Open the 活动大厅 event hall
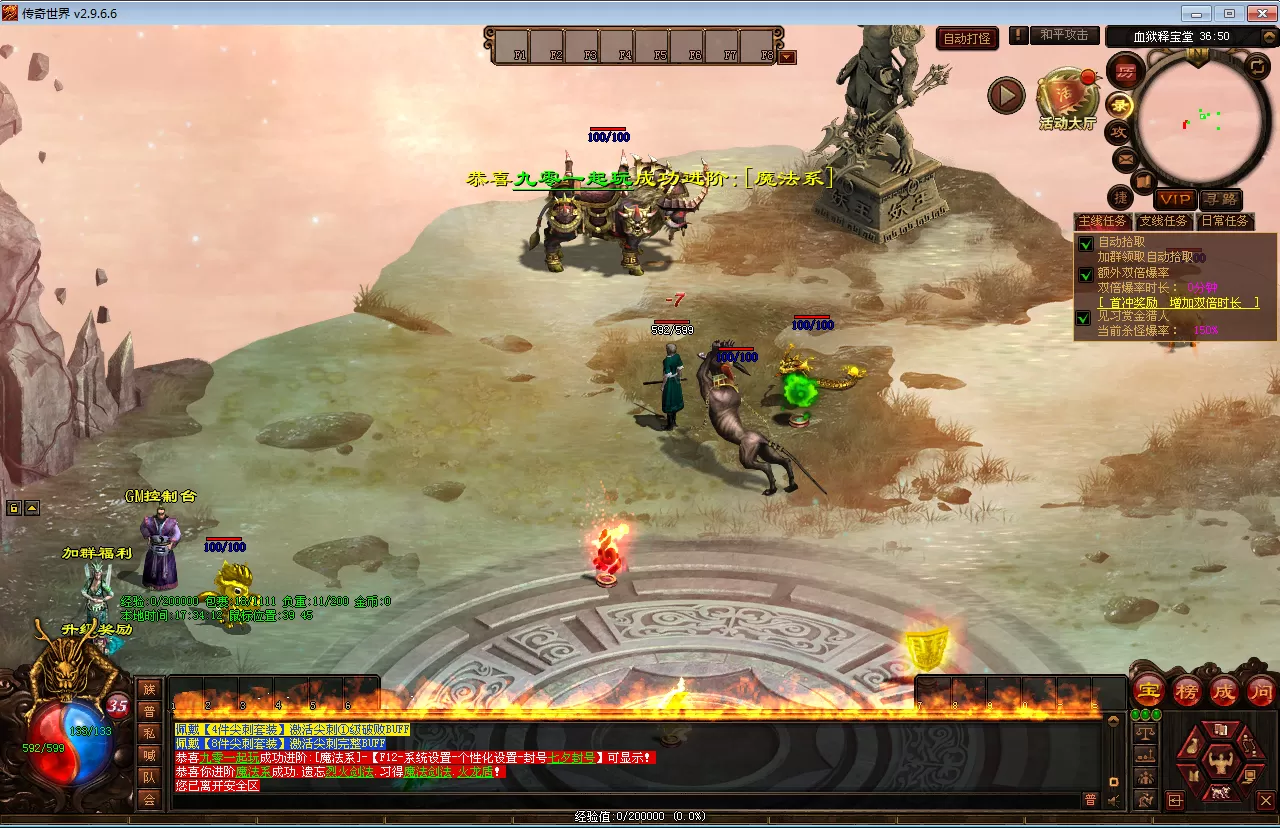 [1067, 99]
